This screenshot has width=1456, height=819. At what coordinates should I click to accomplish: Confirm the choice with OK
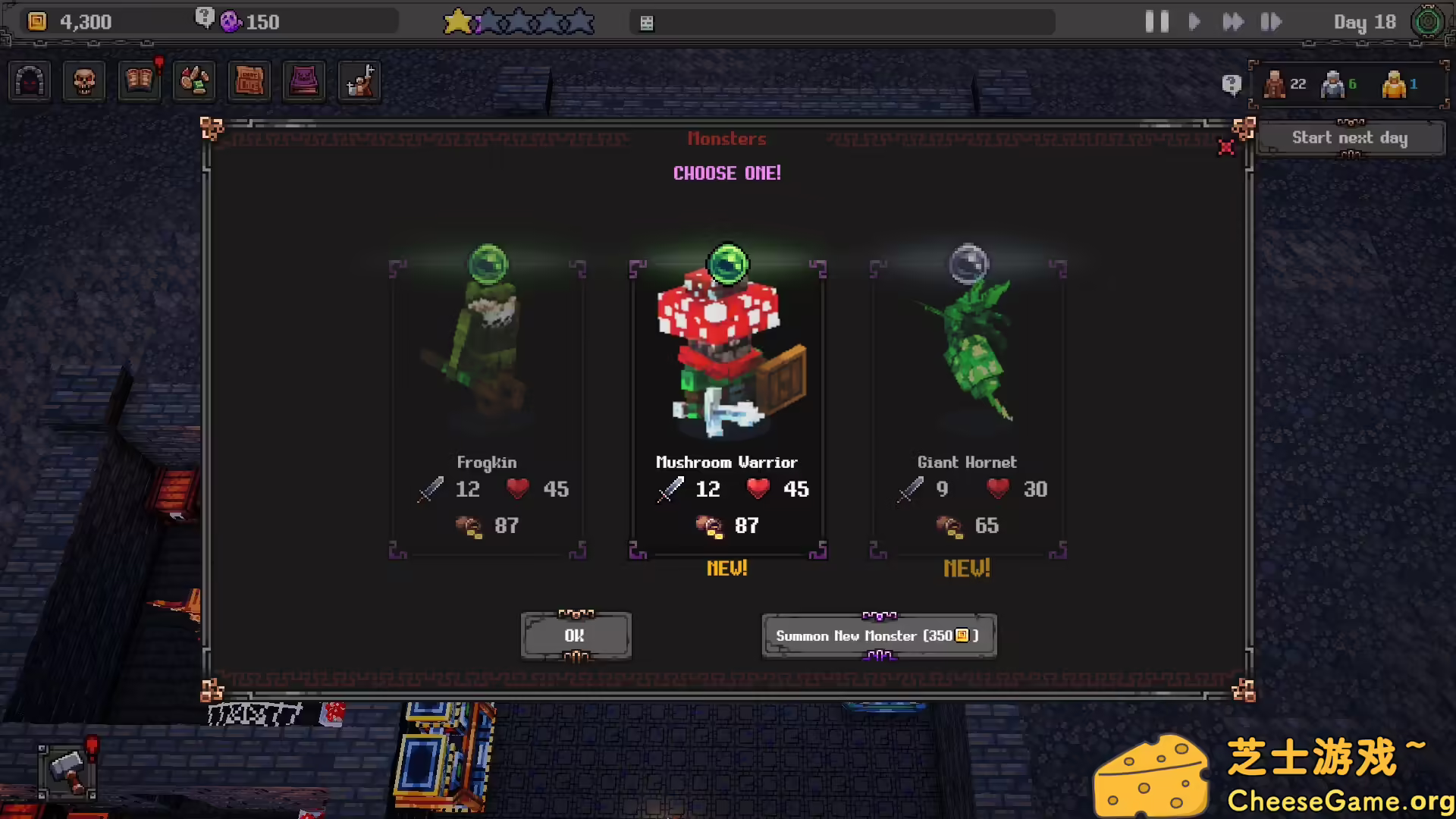click(576, 635)
